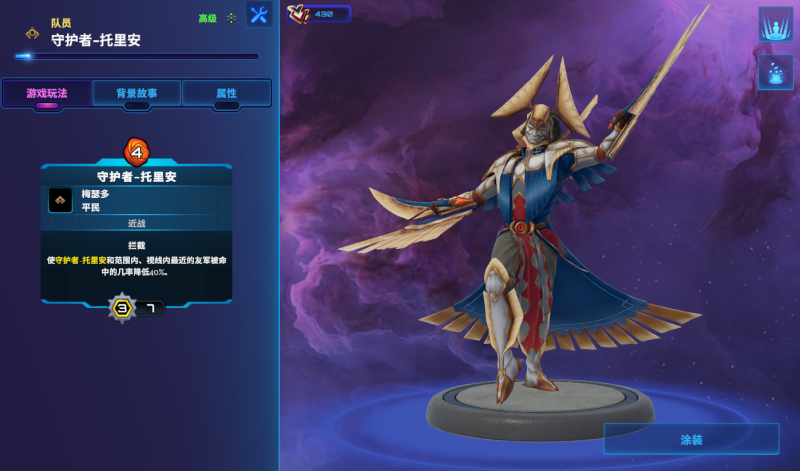Screen dimensions: 800x471
Task: Click the wrench and screwdriver tools icon
Action: [x=259, y=15]
